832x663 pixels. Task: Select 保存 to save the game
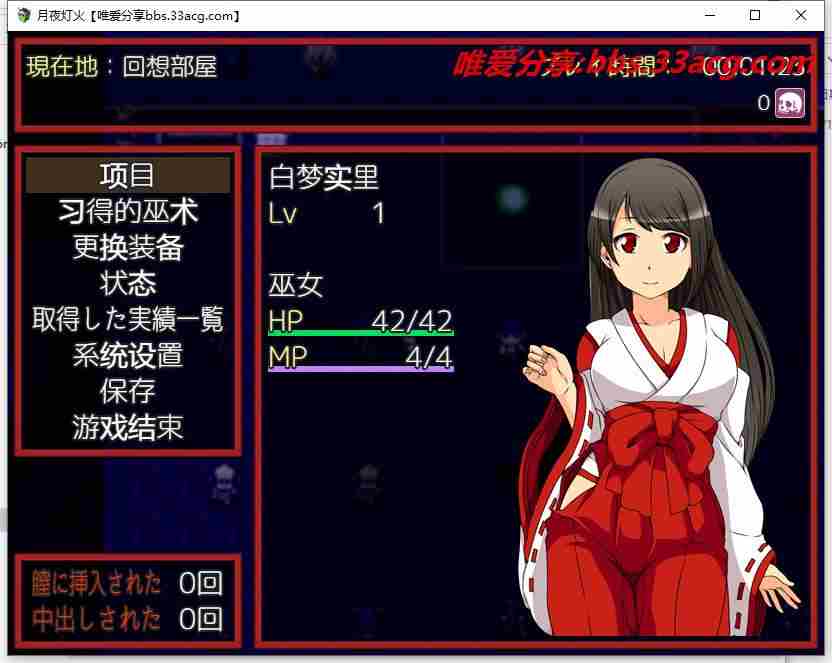click(128, 391)
